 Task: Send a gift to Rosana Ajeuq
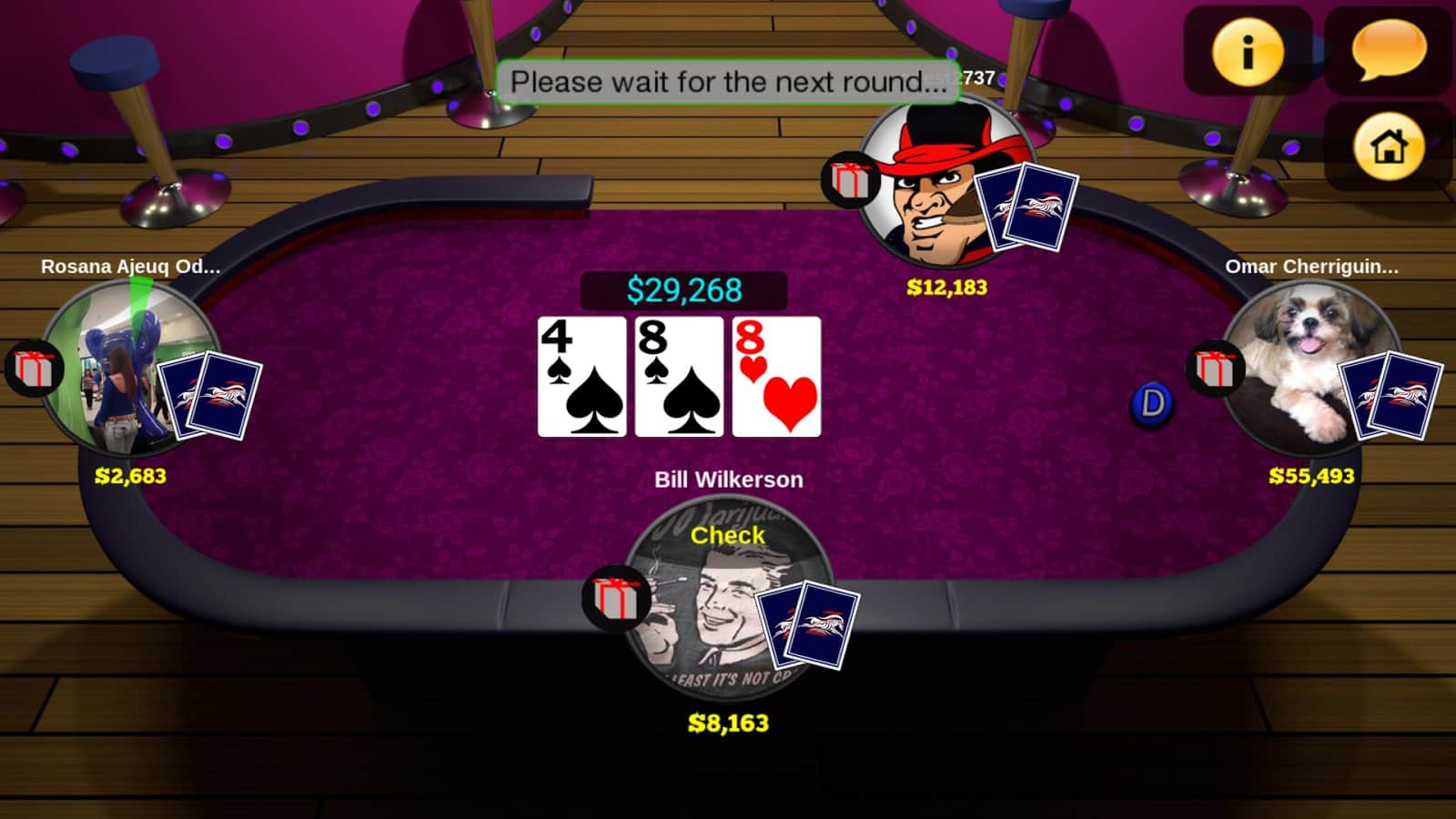click(35, 369)
